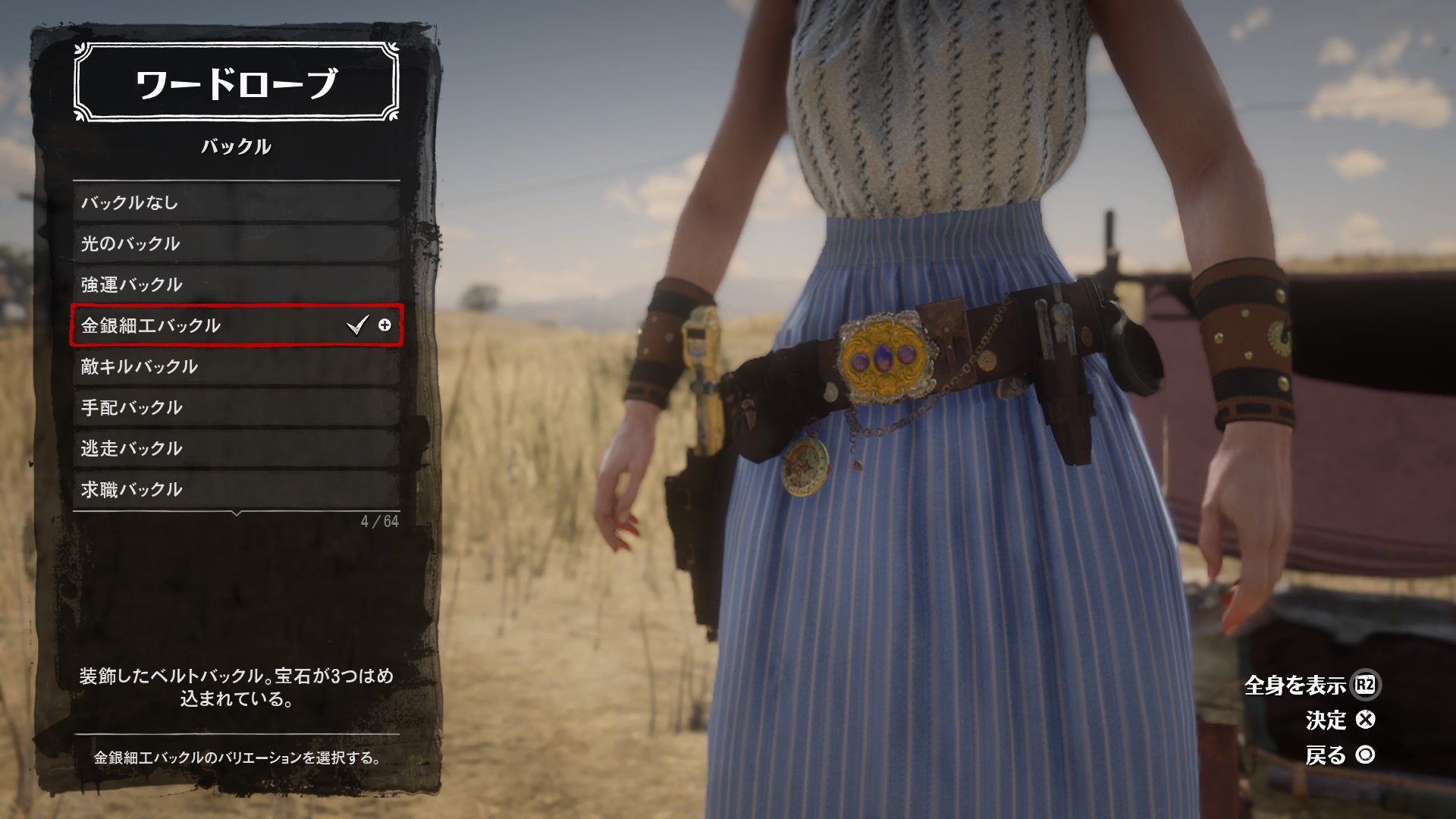
Task: Click the plus icon next to the checkmark
Action: [x=385, y=326]
